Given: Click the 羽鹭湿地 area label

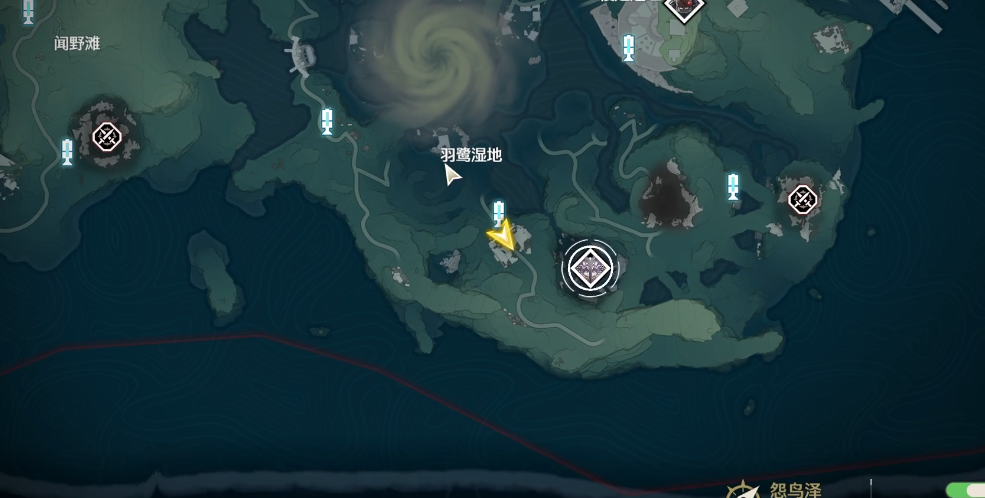Looking at the screenshot, I should [471, 155].
